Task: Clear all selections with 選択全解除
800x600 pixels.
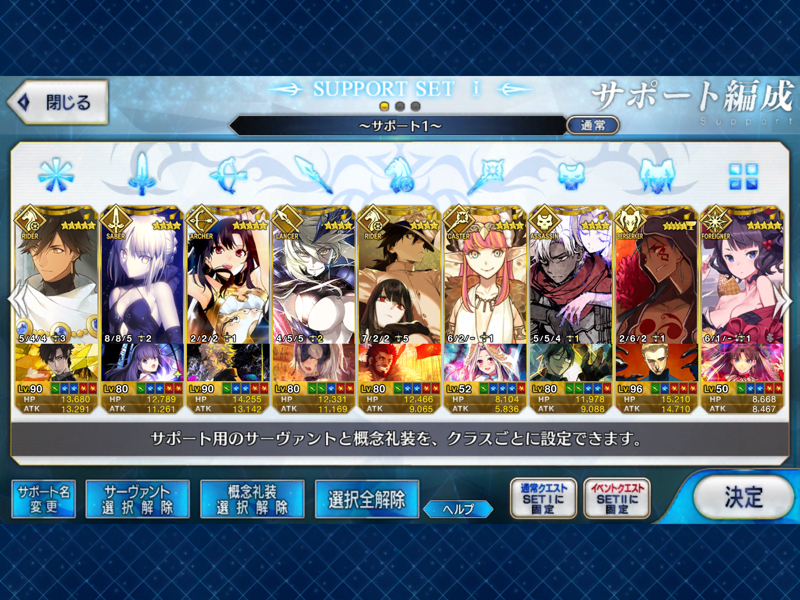Action: [x=366, y=498]
